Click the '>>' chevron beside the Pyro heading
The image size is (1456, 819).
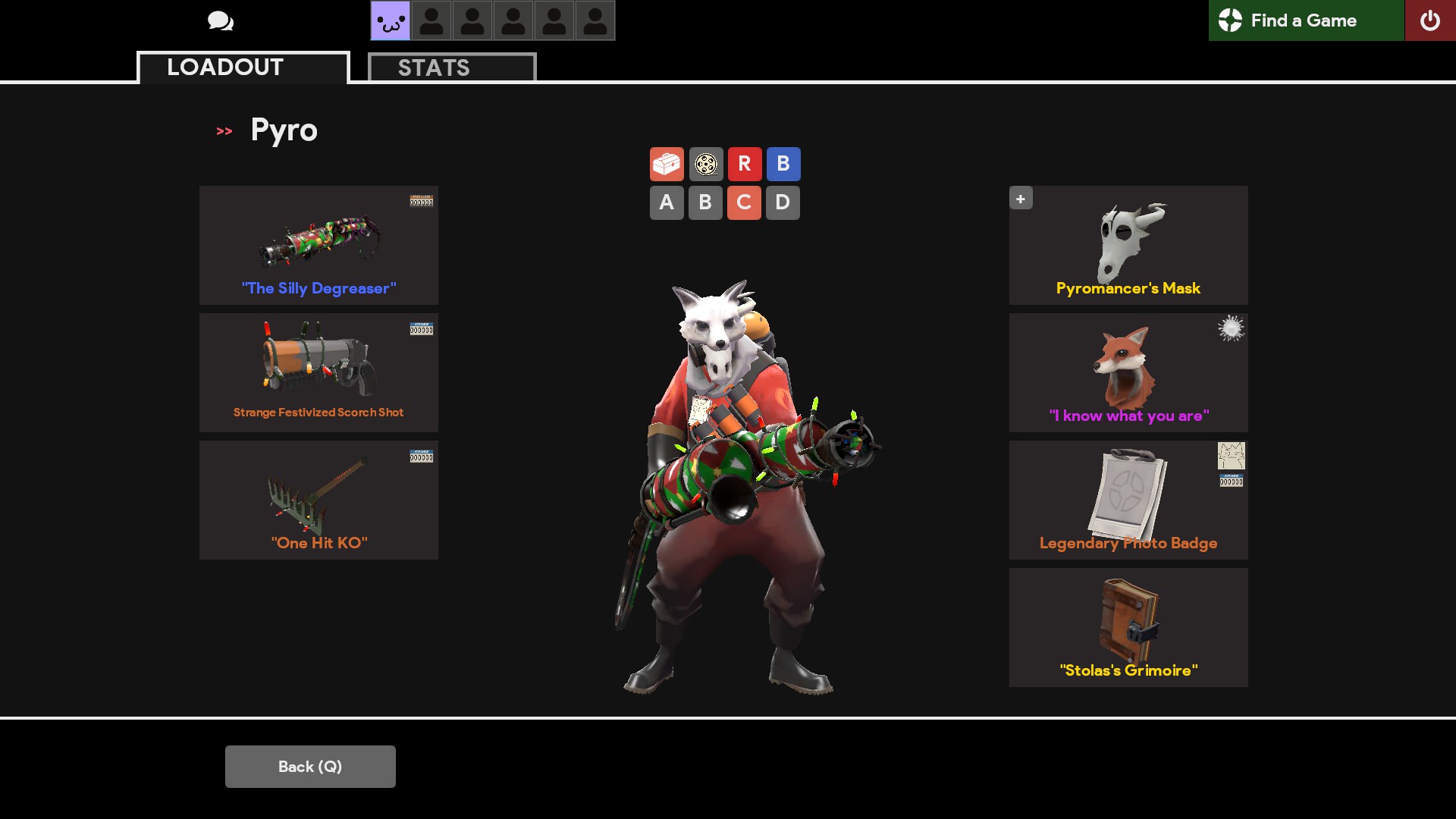[x=224, y=130]
